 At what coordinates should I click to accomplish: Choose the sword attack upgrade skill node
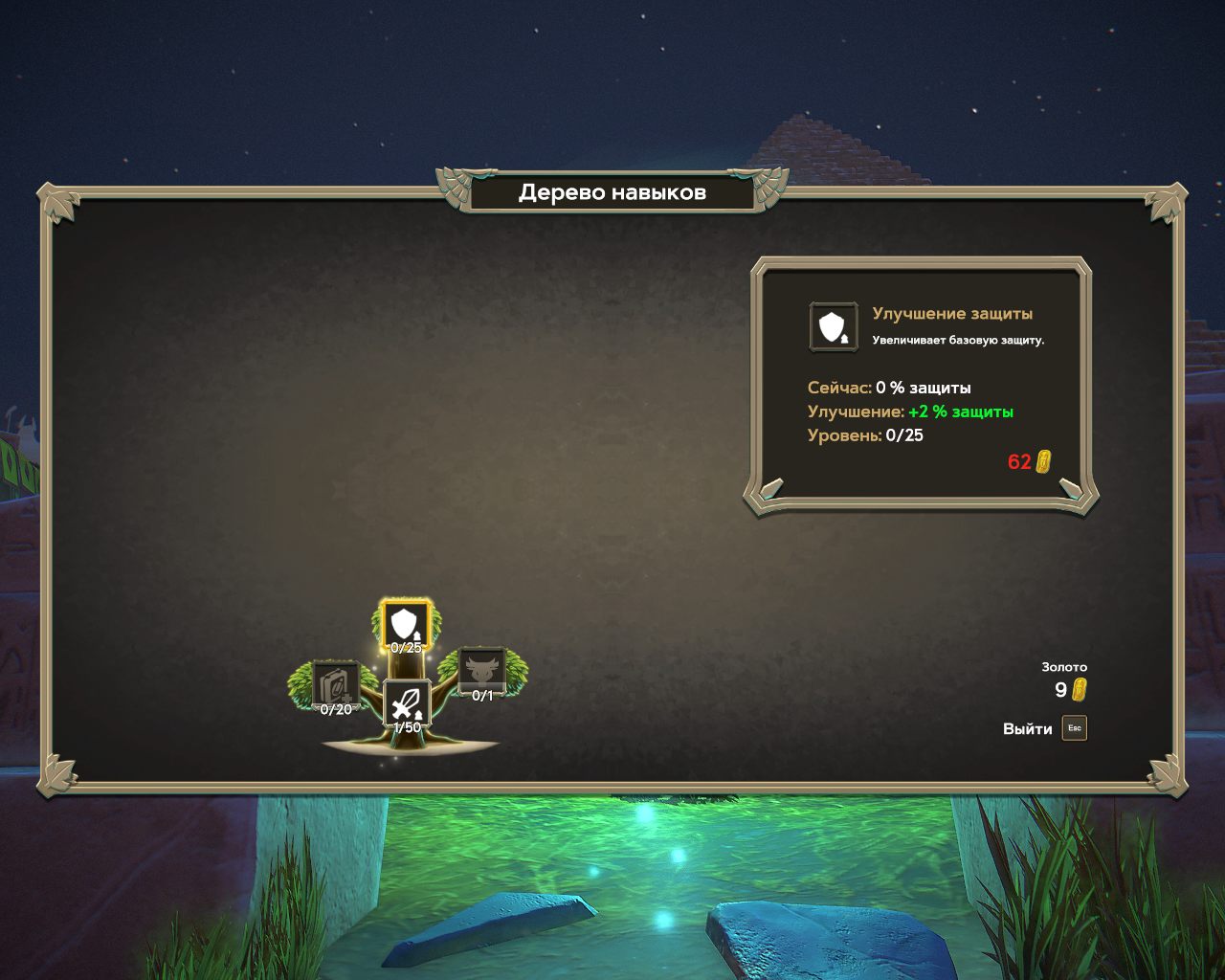coord(407,703)
